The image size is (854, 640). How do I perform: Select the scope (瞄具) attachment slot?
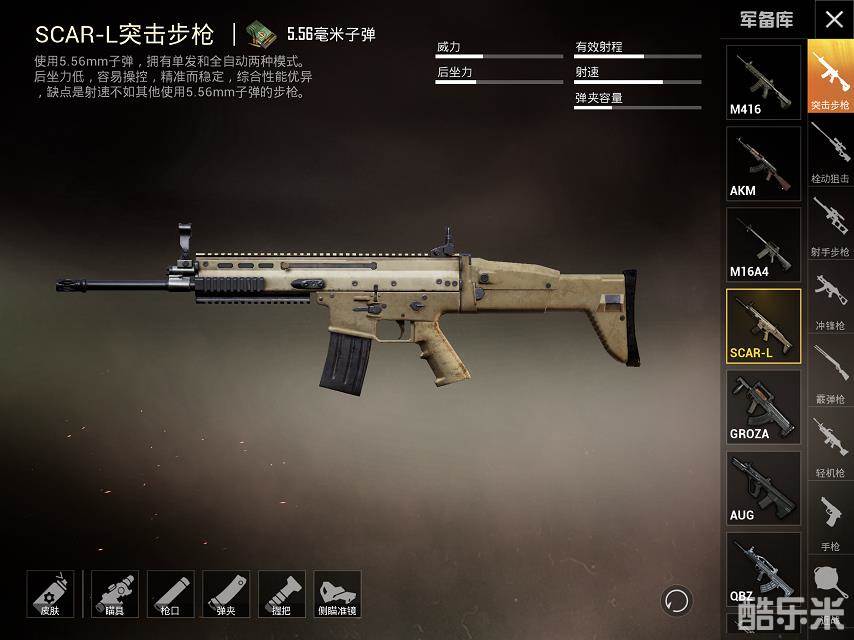[114, 594]
